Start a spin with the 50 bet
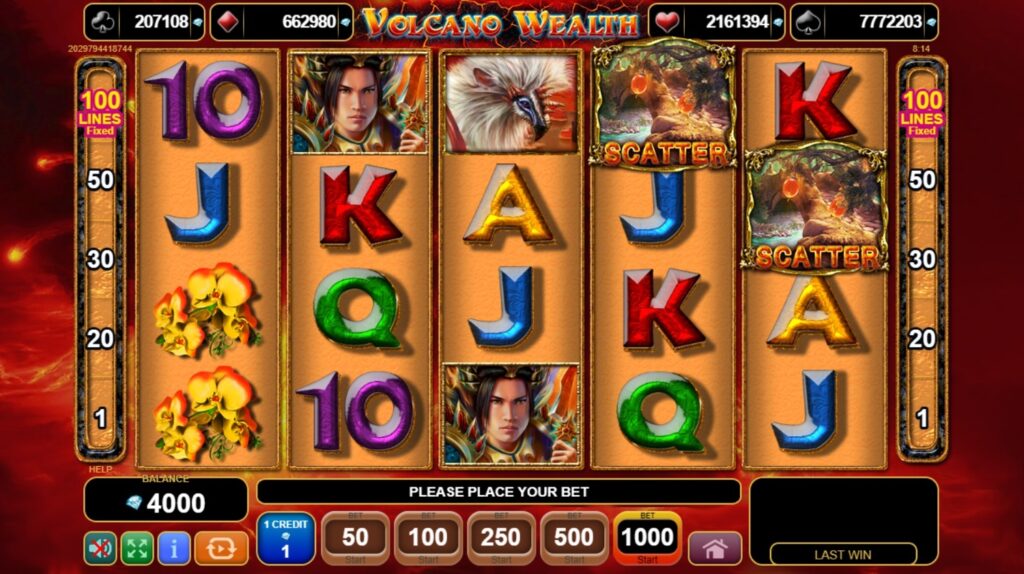Image resolution: width=1024 pixels, height=574 pixels. (x=355, y=539)
